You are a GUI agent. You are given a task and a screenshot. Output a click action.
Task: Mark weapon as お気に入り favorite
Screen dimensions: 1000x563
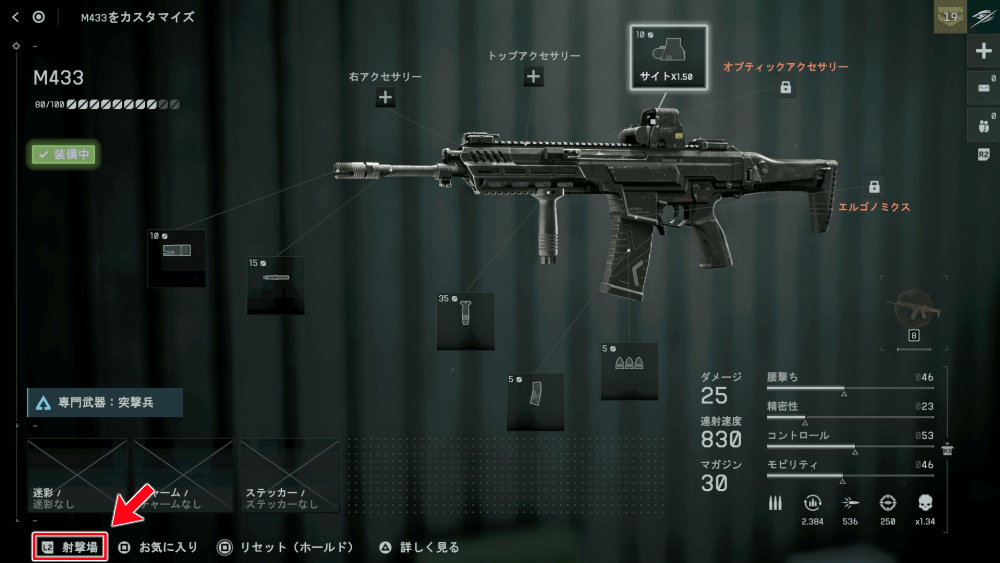tap(158, 547)
